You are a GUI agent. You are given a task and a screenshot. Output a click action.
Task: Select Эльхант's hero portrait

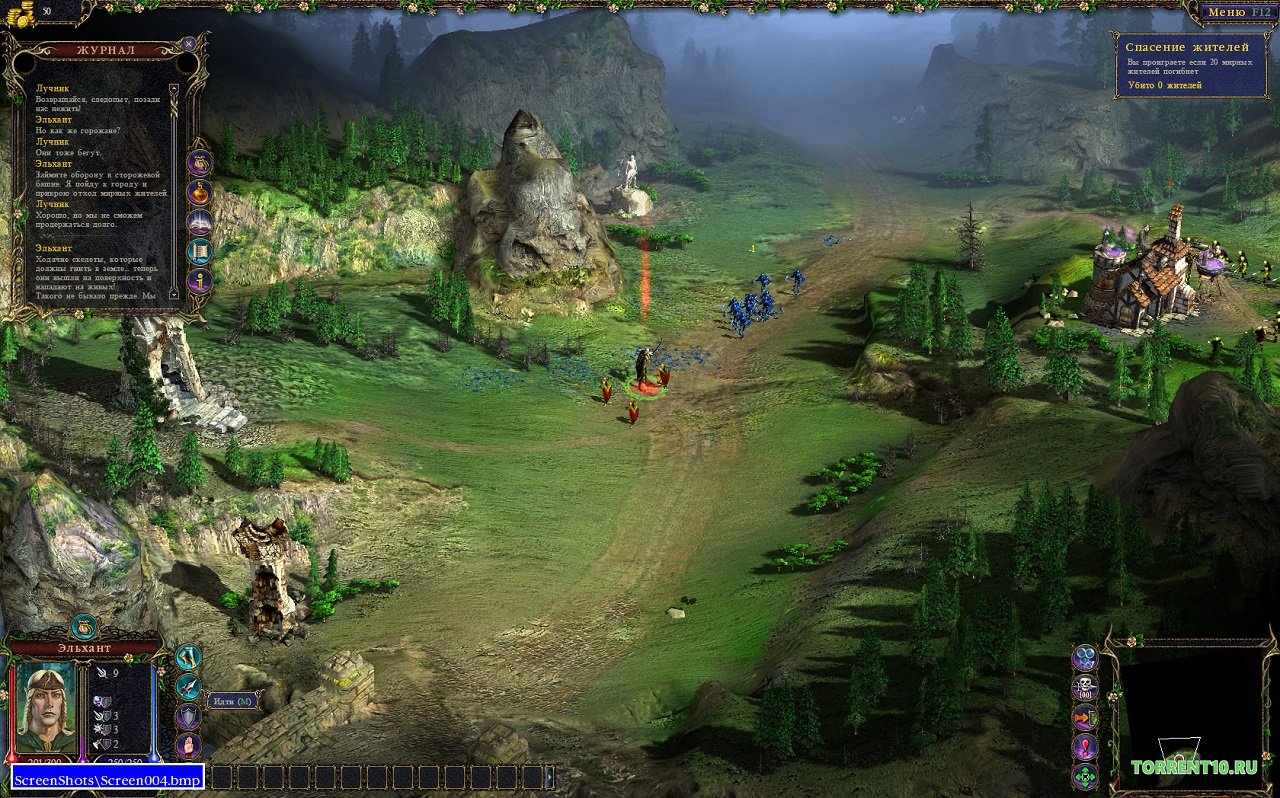tap(45, 706)
